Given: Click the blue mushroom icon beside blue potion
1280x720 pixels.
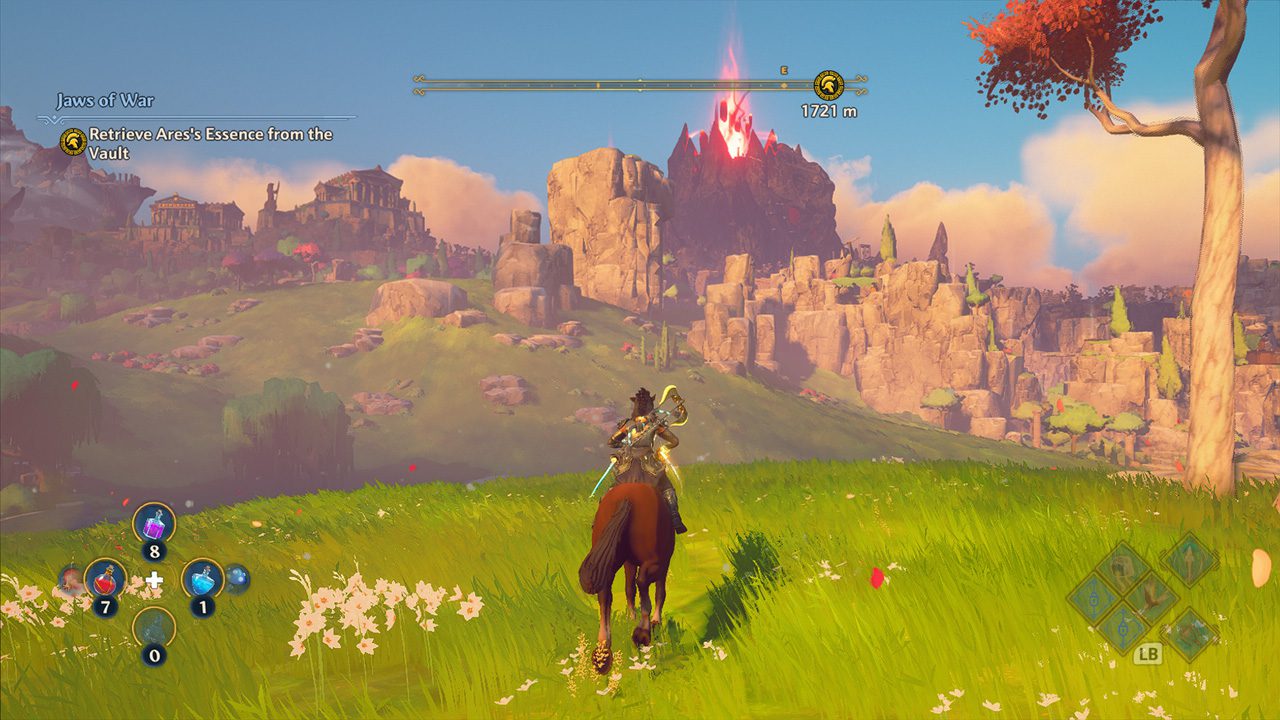Looking at the screenshot, I should coord(236,578).
